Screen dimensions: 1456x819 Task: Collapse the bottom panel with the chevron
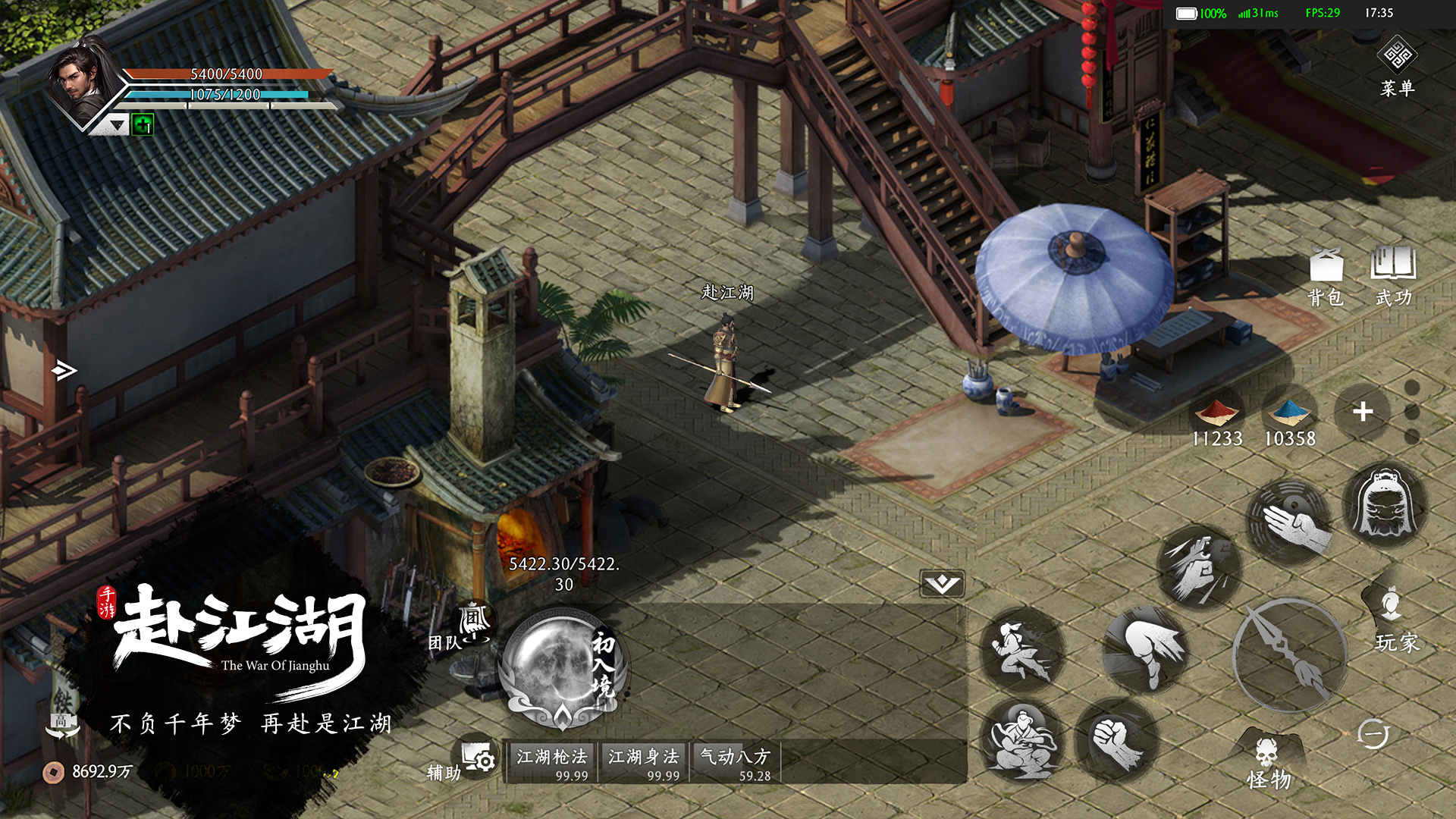(942, 583)
